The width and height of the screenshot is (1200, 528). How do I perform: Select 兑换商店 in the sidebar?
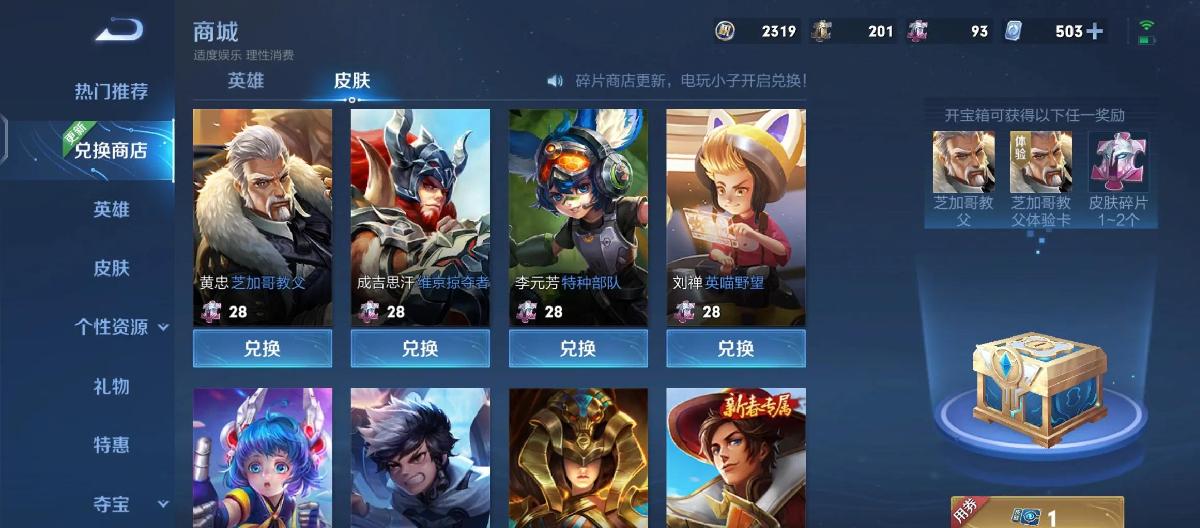point(110,151)
